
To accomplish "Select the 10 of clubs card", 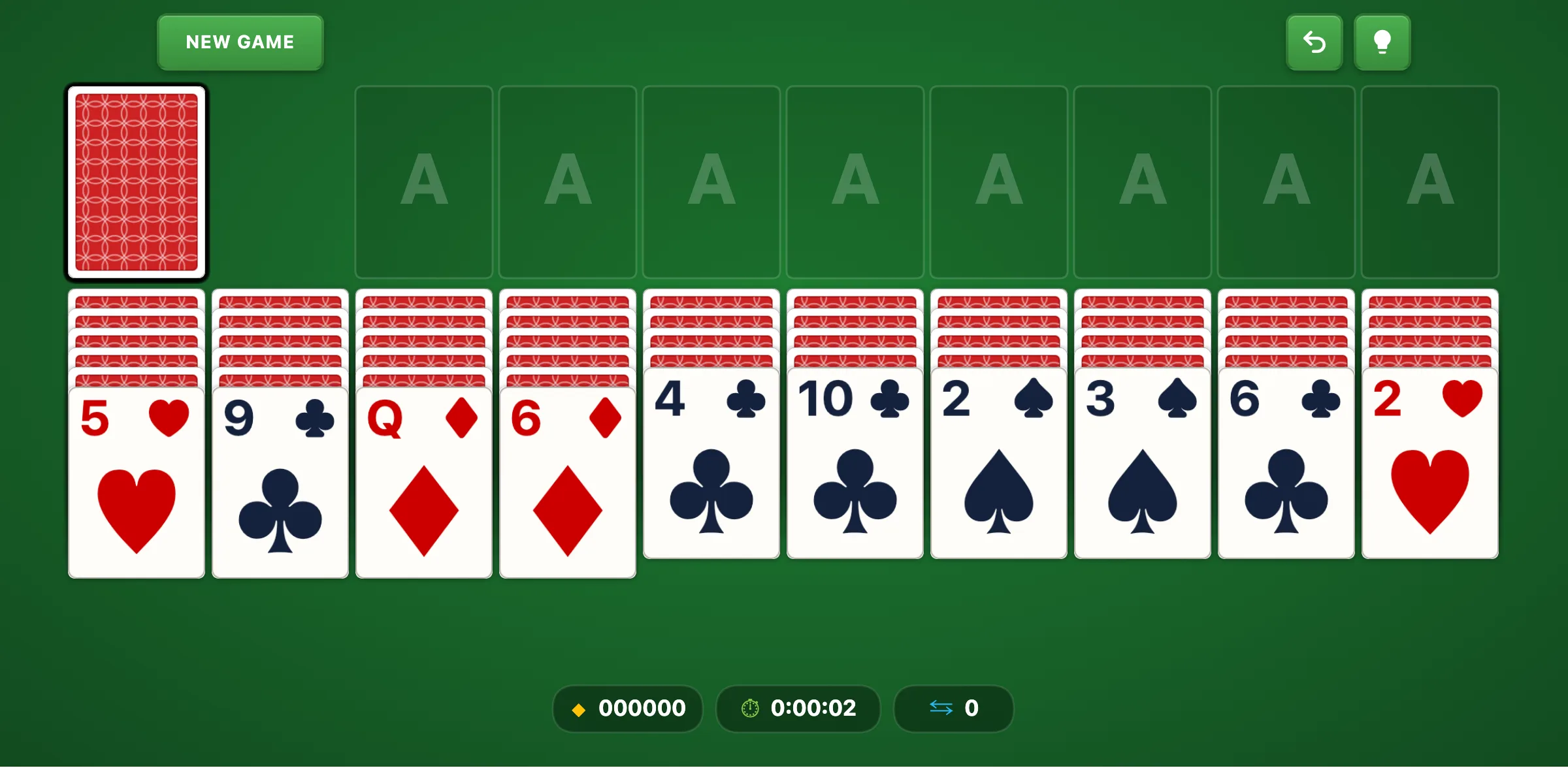I will point(855,464).
